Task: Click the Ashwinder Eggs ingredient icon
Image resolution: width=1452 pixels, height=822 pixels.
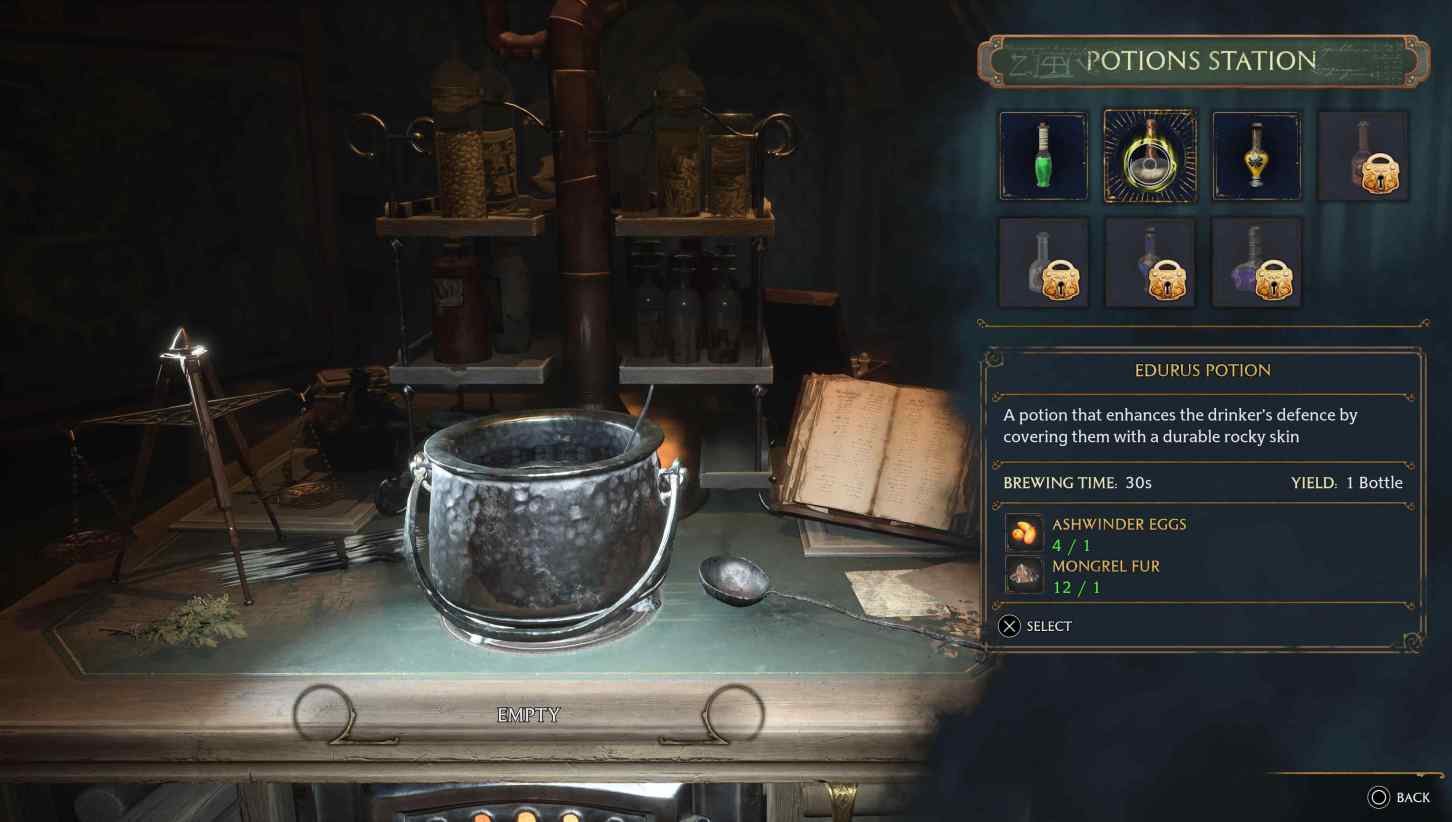Action: 1024,533
